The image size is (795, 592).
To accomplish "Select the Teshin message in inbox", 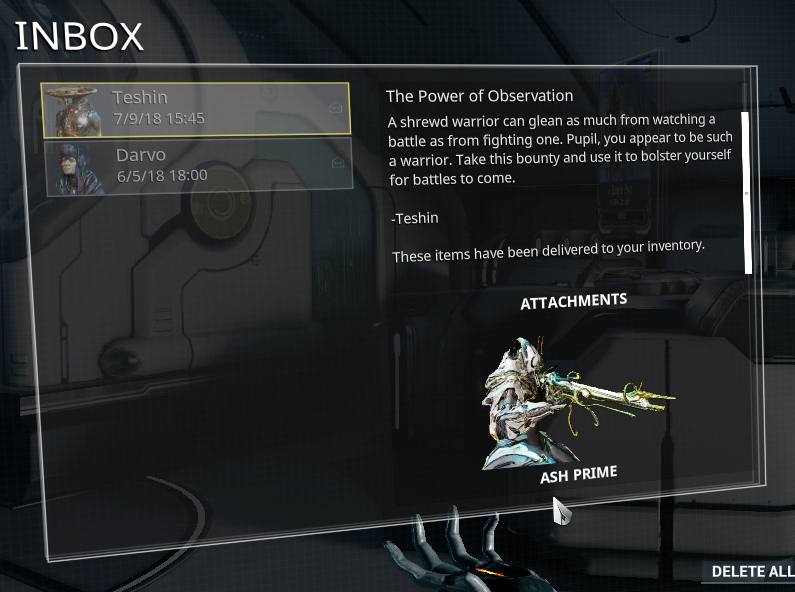I will 196,108.
